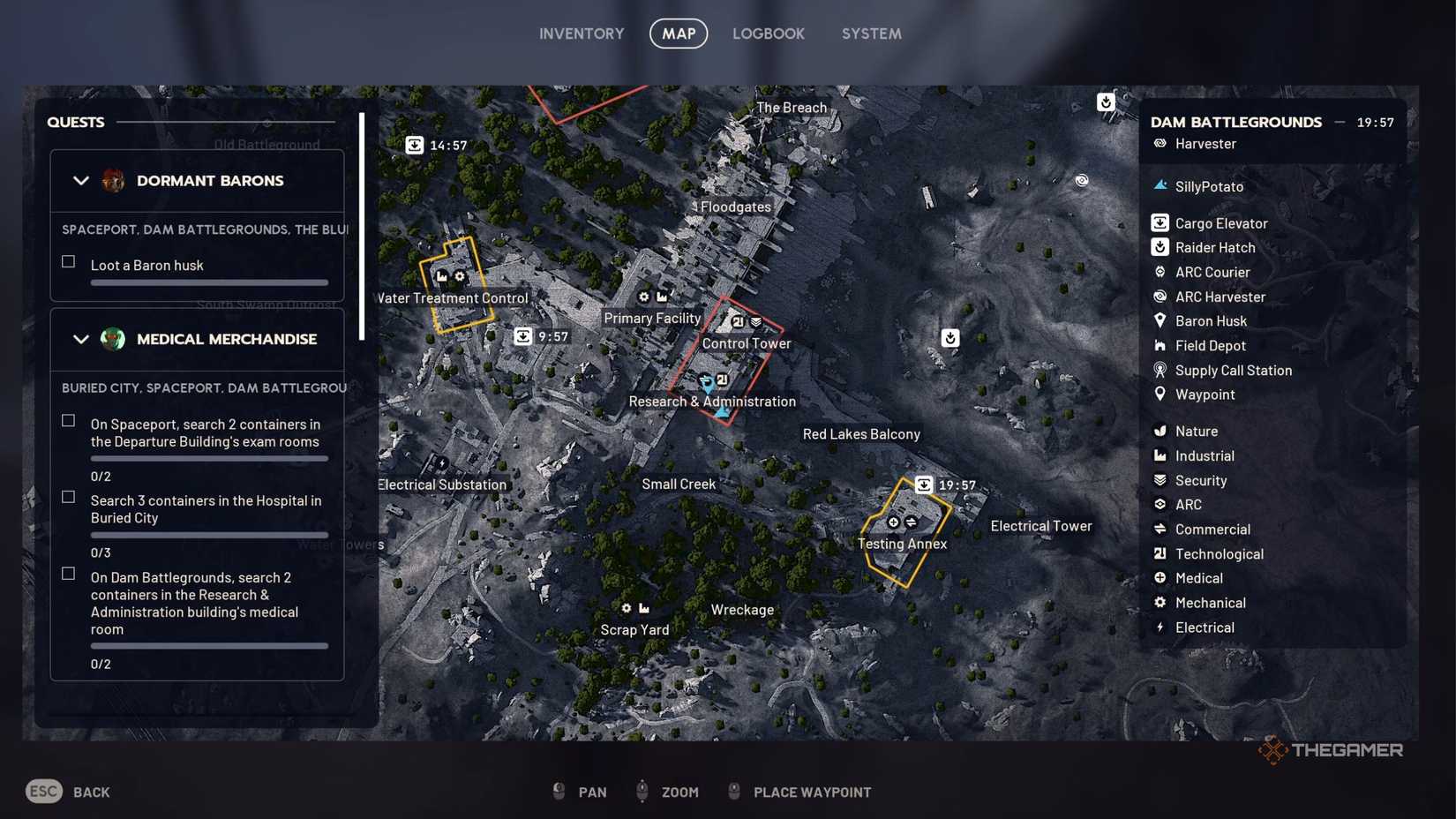Select the Raider Hatch legend icon

pos(1159,247)
